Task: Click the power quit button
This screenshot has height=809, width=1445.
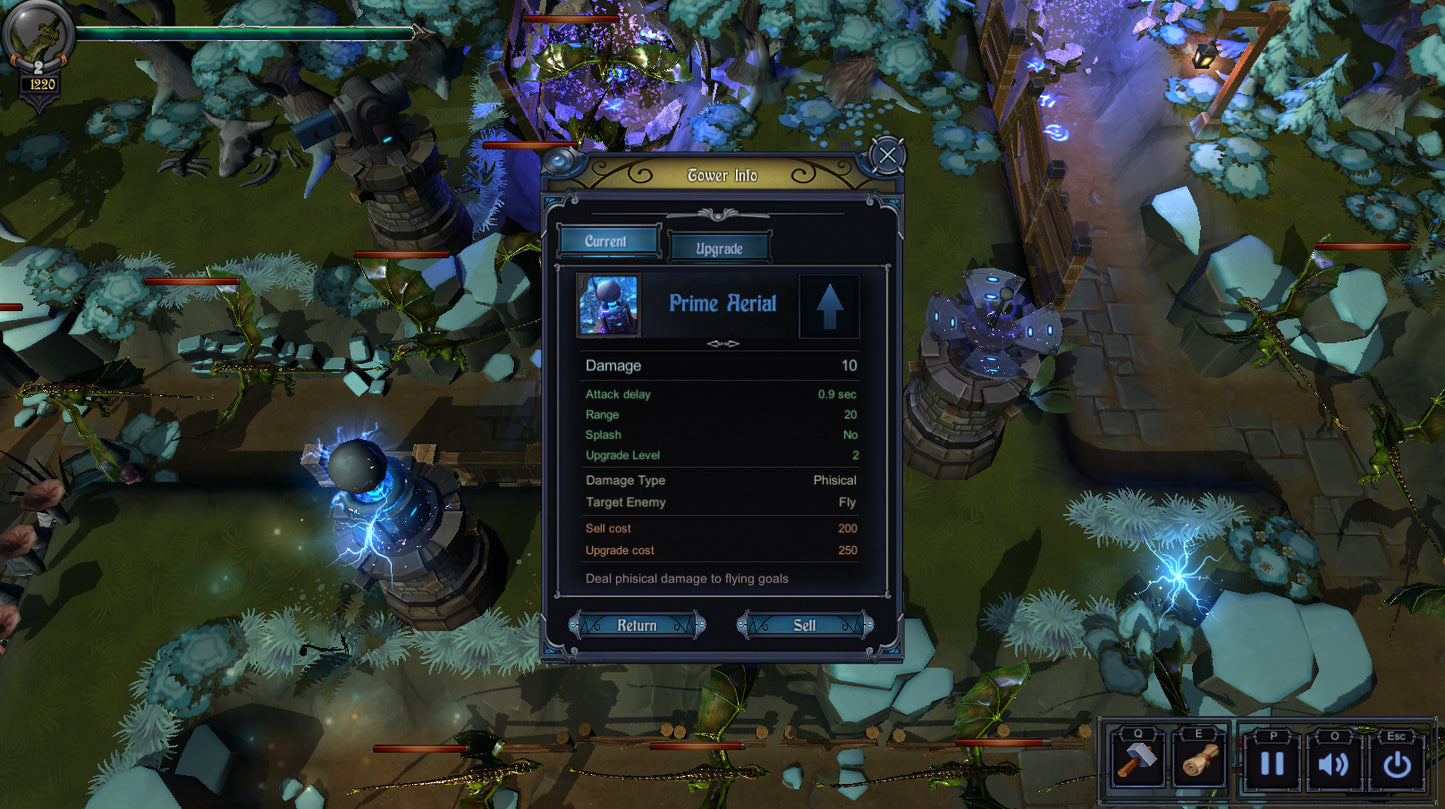Action: 1397,765
